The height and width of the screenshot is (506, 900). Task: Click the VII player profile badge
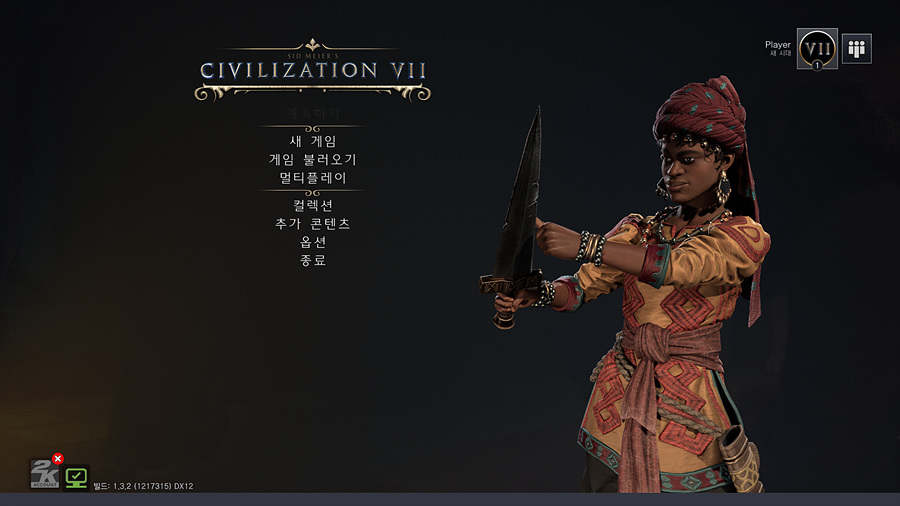[817, 48]
